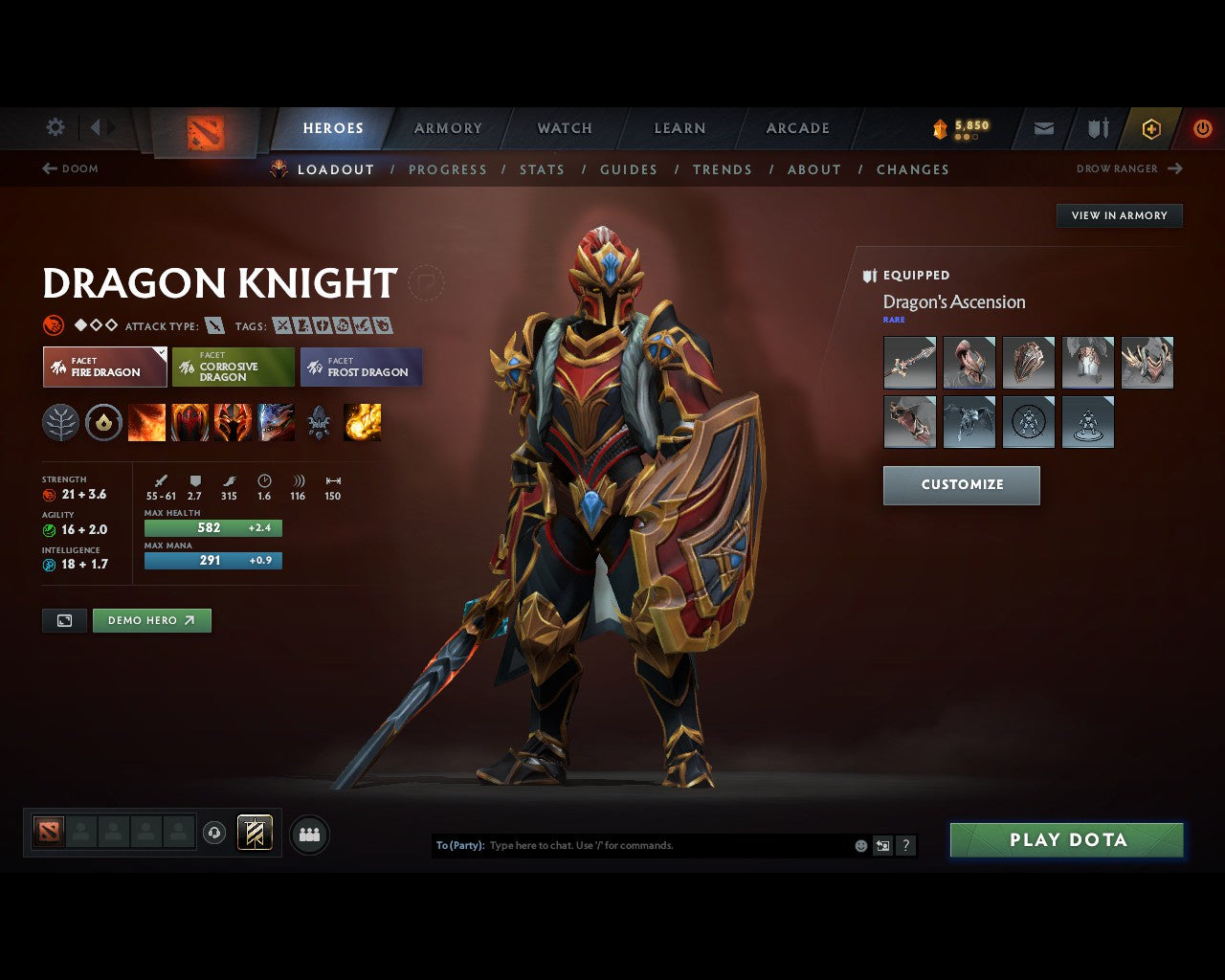Open the talent tree icon
This screenshot has width=1225, height=980.
(x=60, y=422)
